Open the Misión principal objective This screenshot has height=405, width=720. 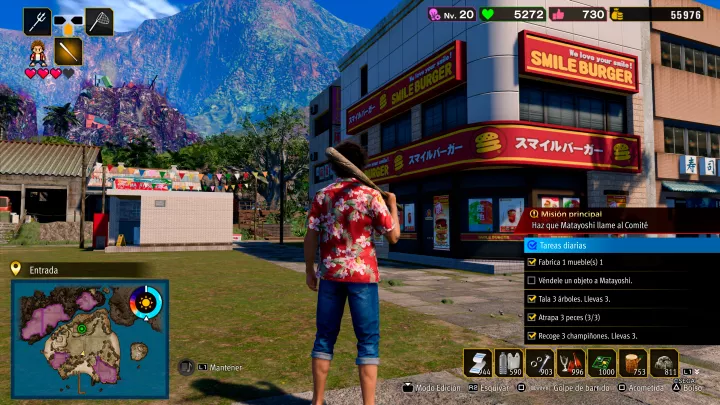pyautogui.click(x=620, y=219)
